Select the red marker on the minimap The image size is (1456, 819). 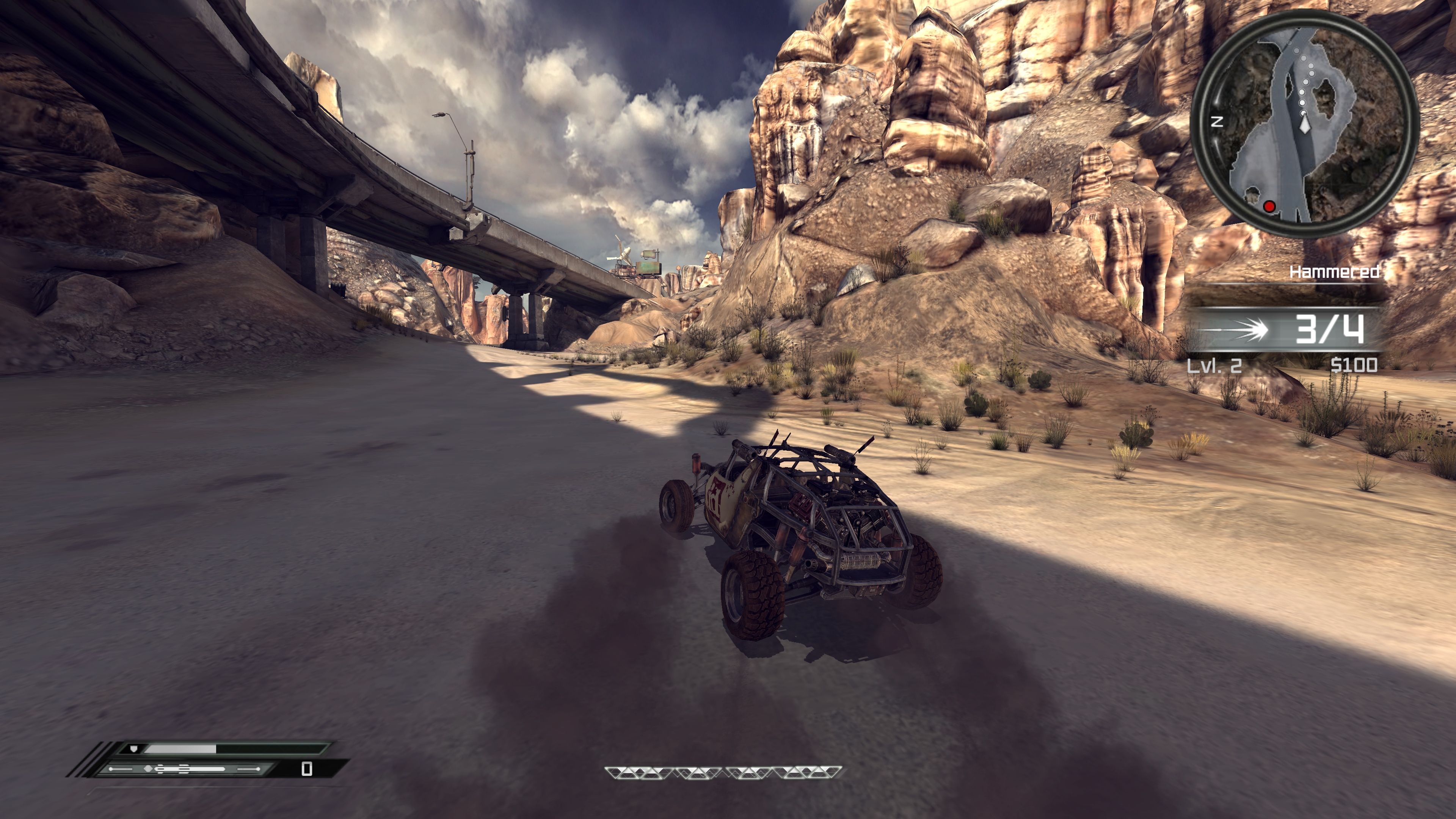tap(1269, 207)
